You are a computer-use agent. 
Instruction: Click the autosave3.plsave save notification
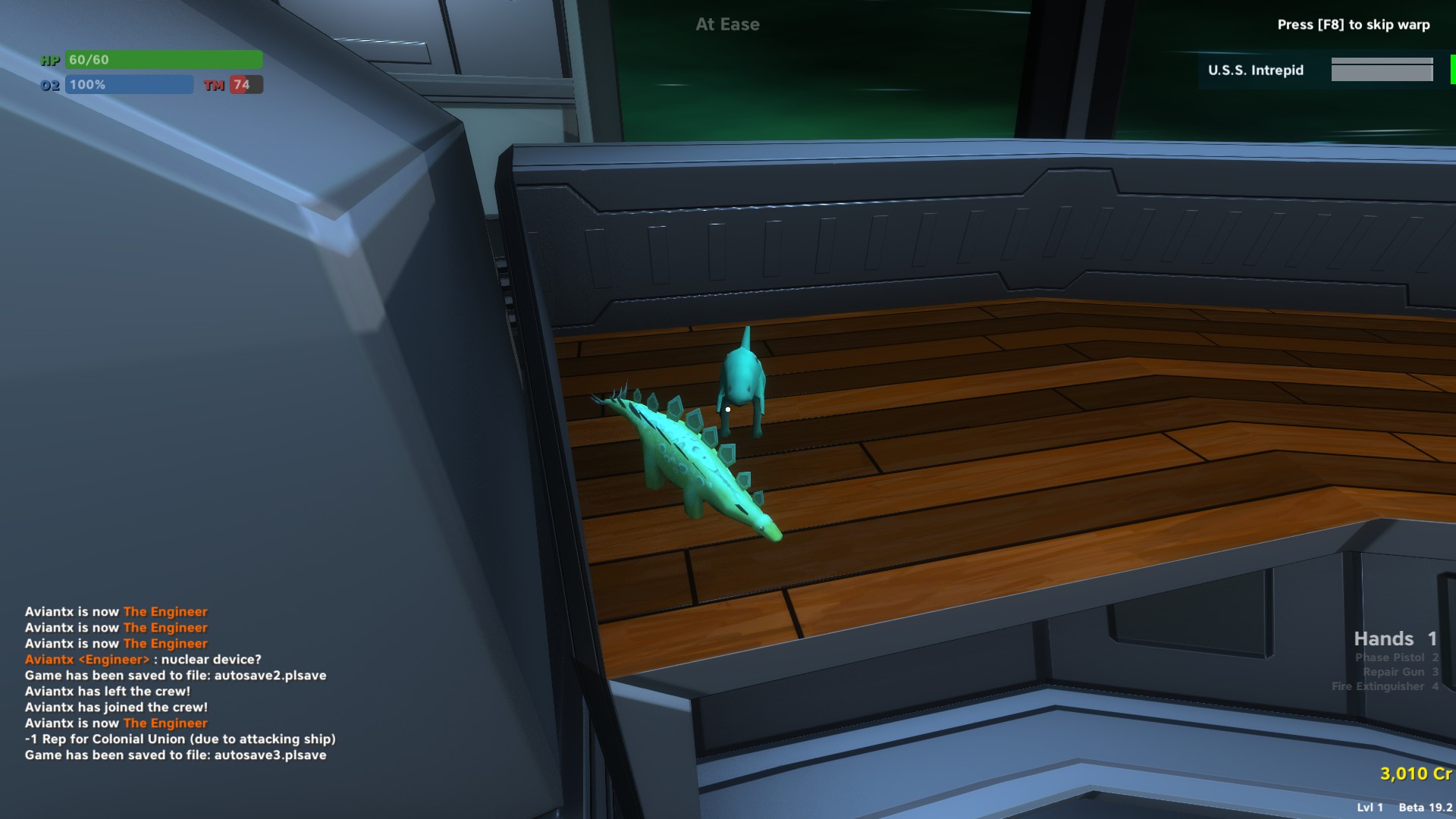tap(174, 755)
